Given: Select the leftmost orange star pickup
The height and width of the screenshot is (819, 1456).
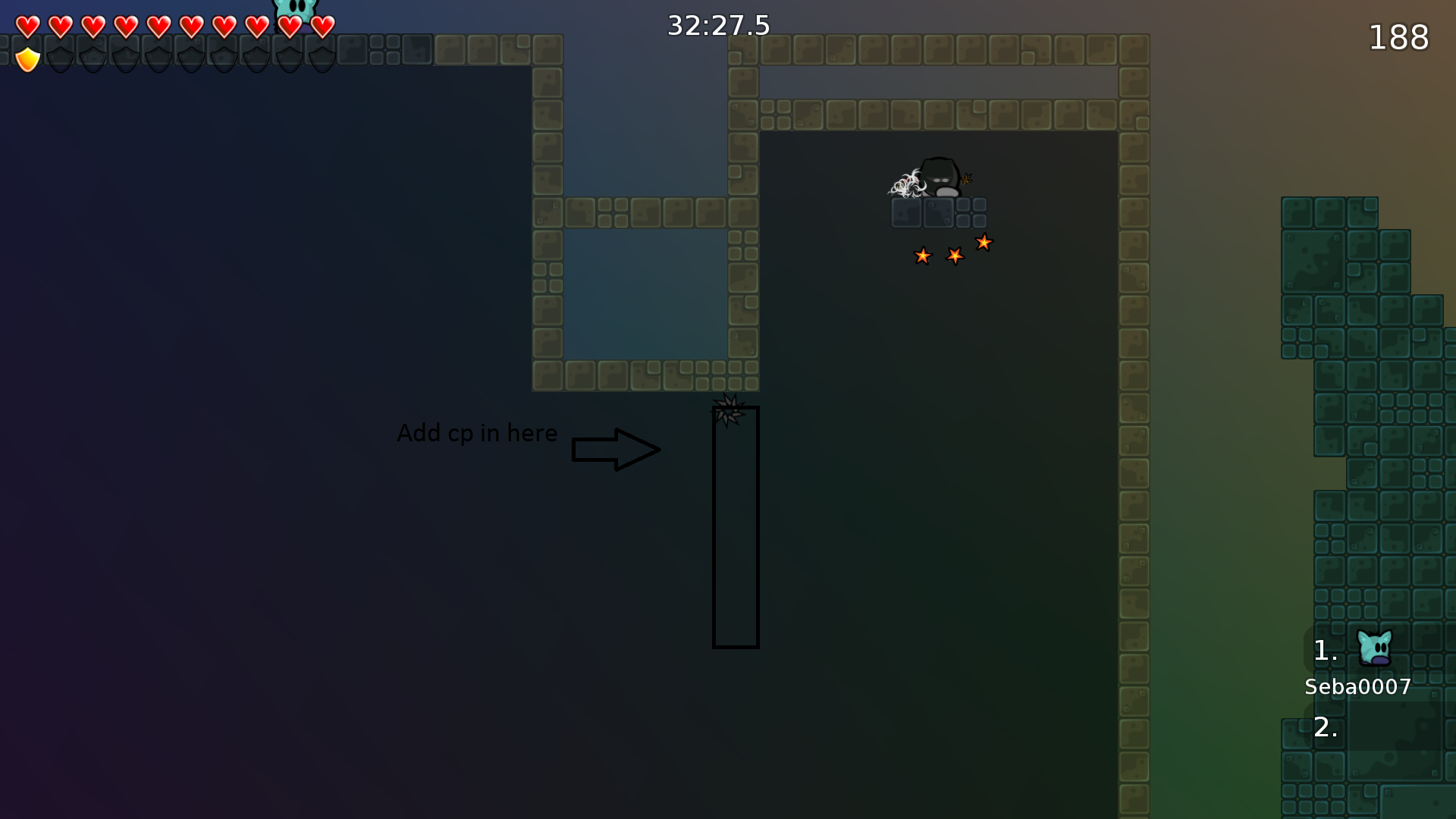Looking at the screenshot, I should (923, 256).
